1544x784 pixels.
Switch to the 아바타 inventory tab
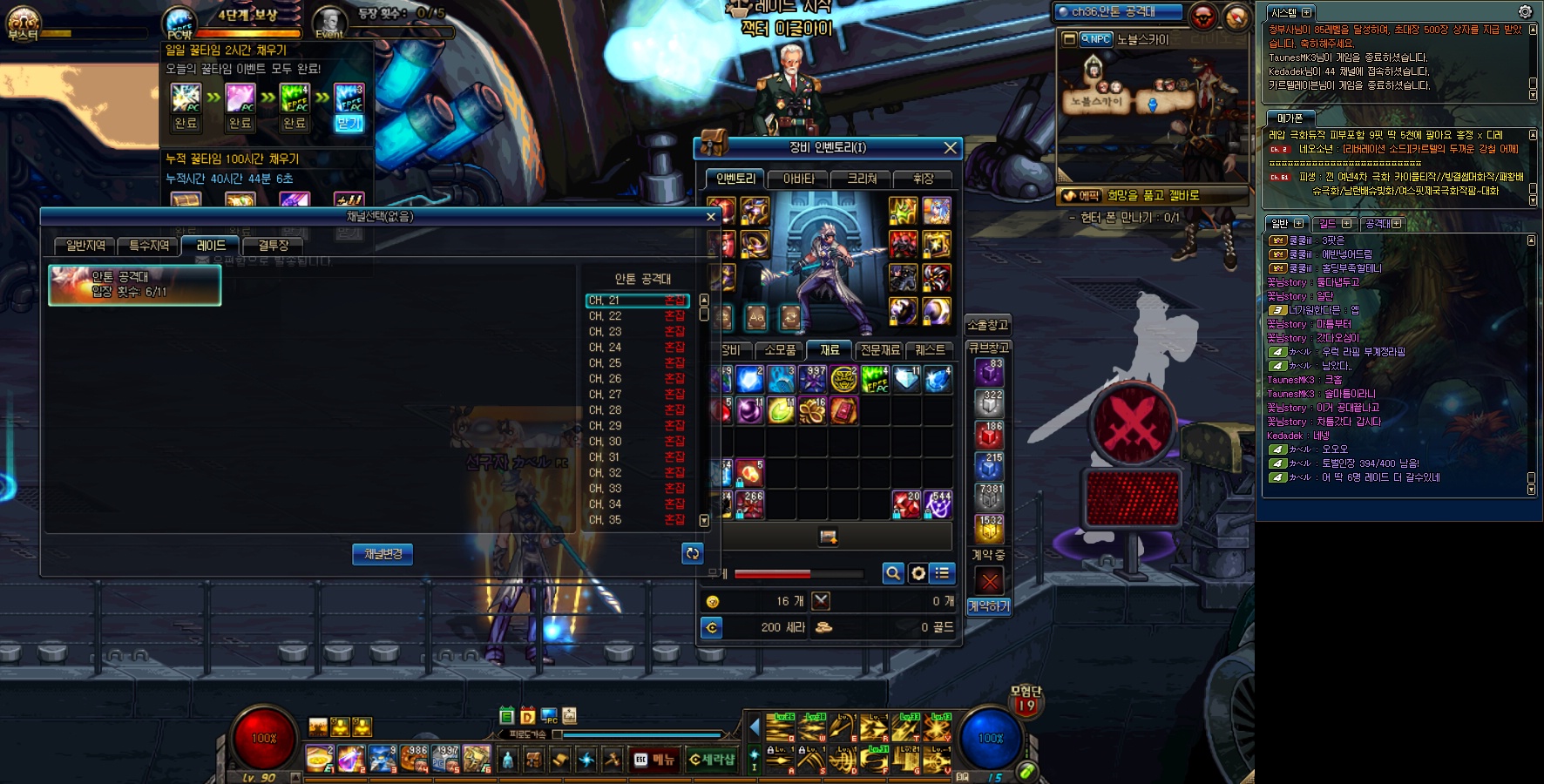(x=798, y=179)
